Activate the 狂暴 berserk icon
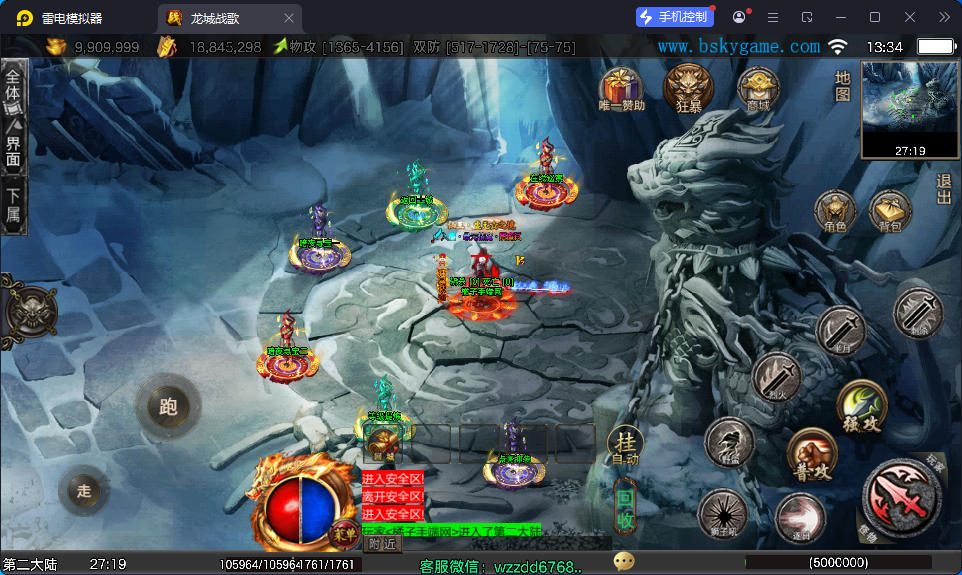 [689, 88]
